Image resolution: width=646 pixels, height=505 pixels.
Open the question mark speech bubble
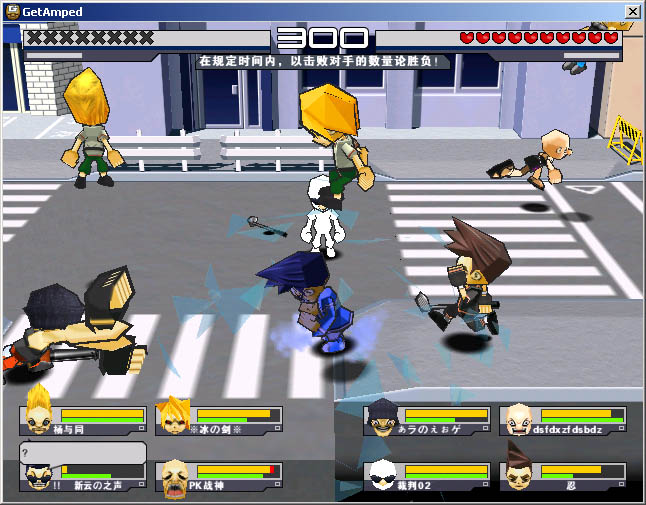point(82,452)
